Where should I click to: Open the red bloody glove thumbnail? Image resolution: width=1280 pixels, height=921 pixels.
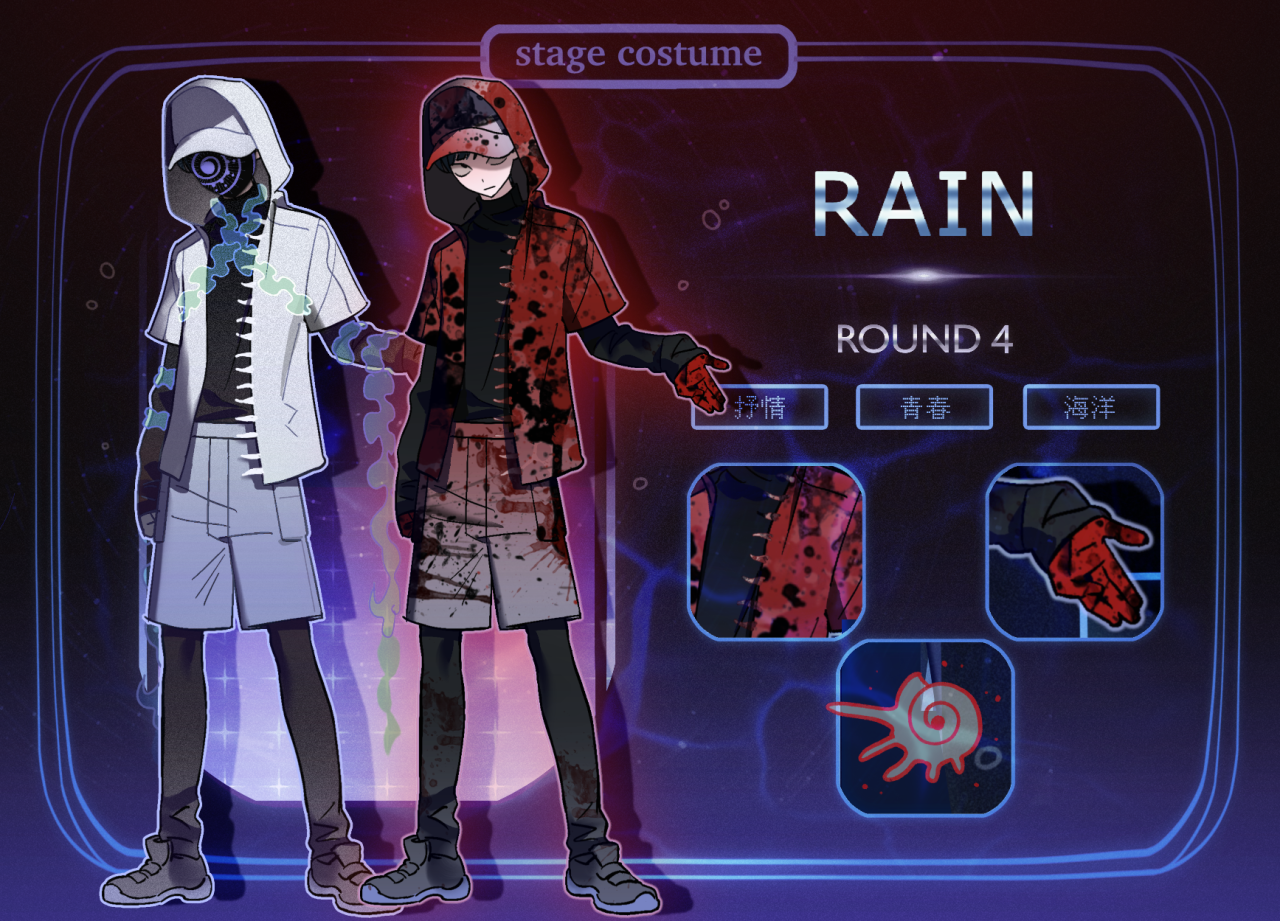[x=1075, y=552]
